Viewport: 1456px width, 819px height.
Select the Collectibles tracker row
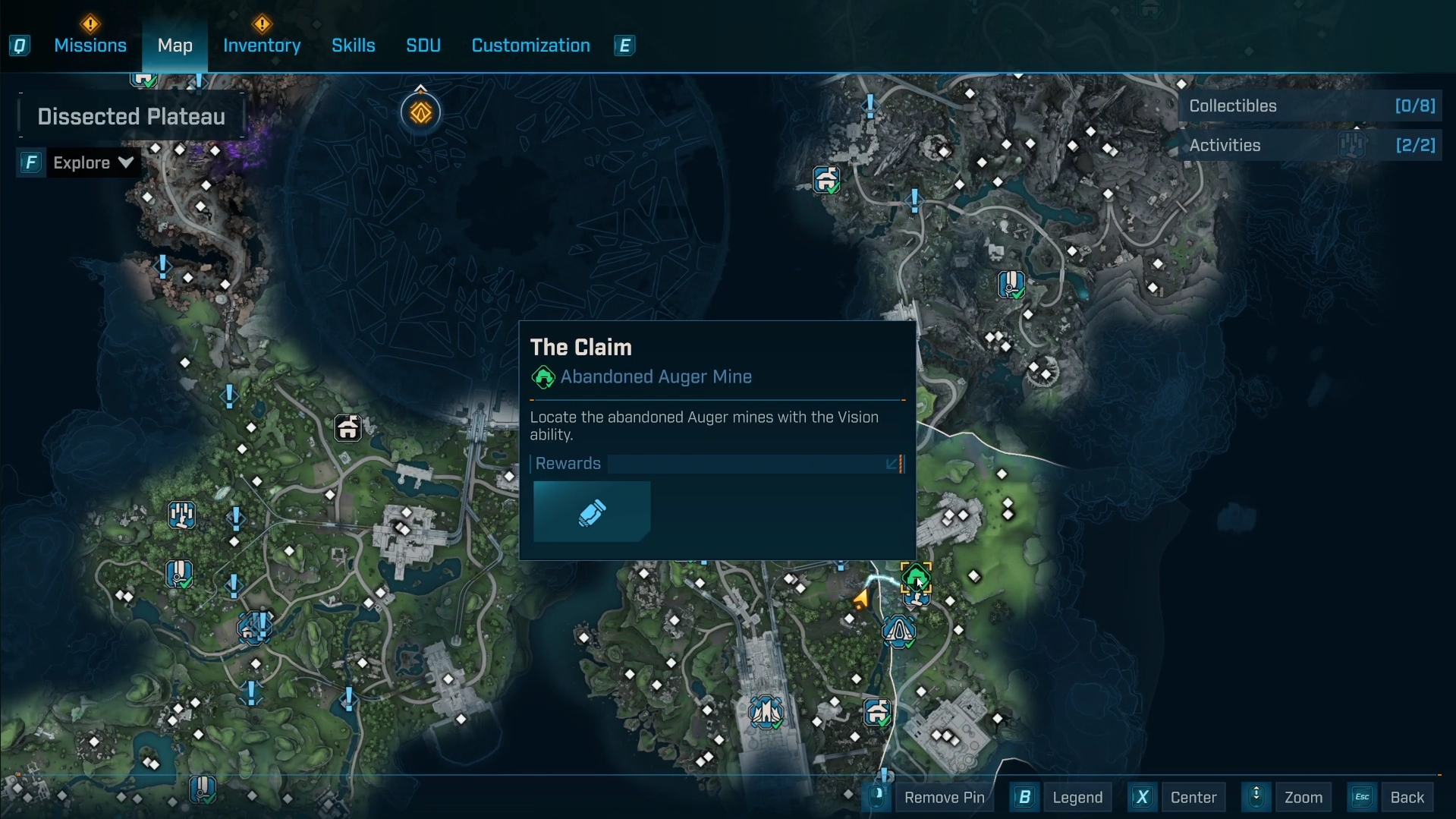tap(1311, 106)
